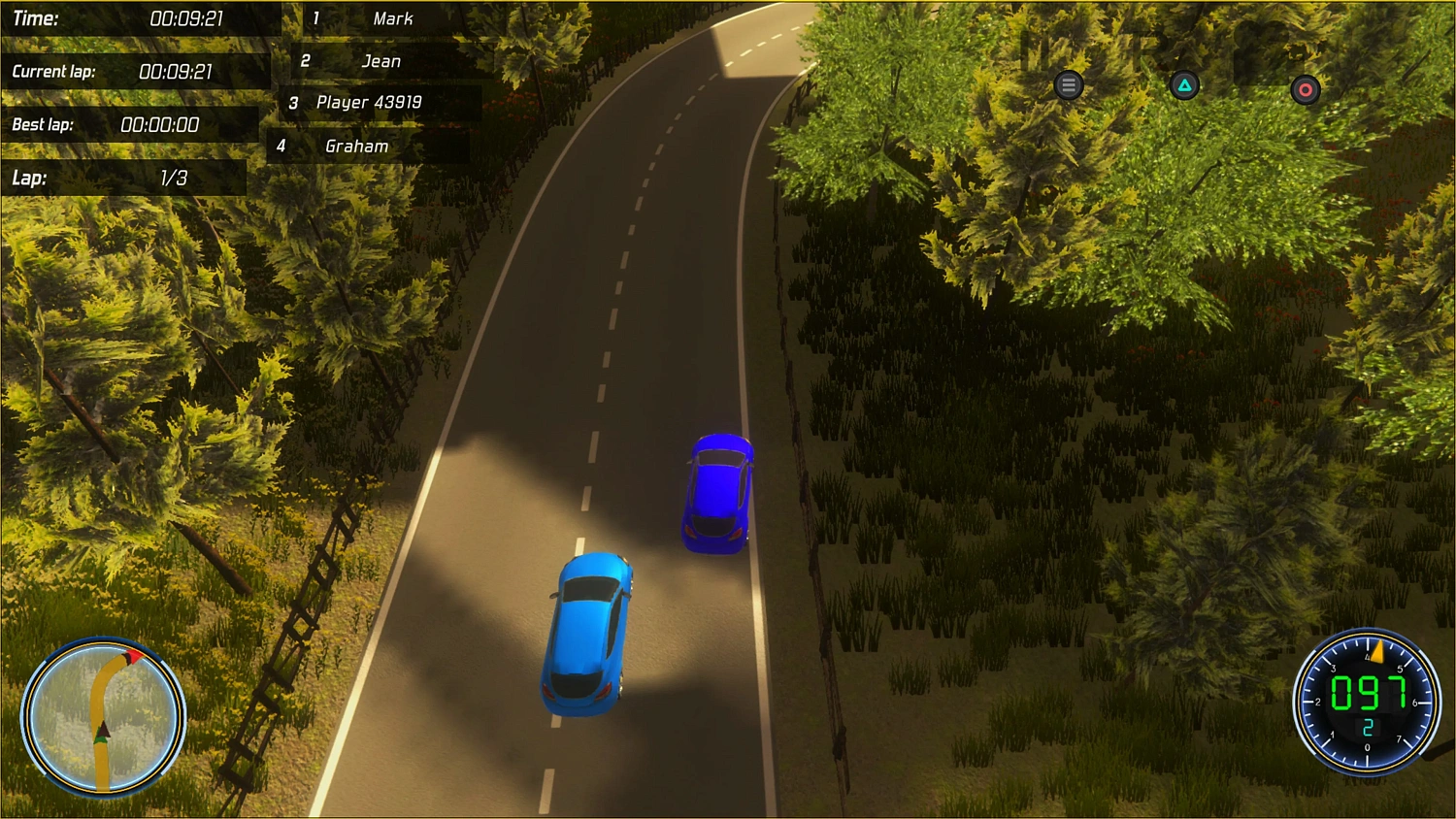Select the dark blue rival car ahead

(x=718, y=493)
